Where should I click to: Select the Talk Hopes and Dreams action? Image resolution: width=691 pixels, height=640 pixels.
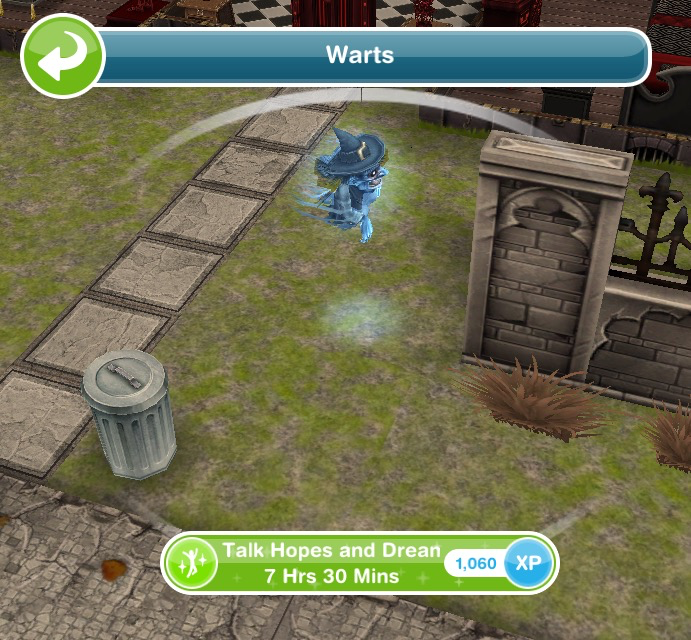[330, 563]
